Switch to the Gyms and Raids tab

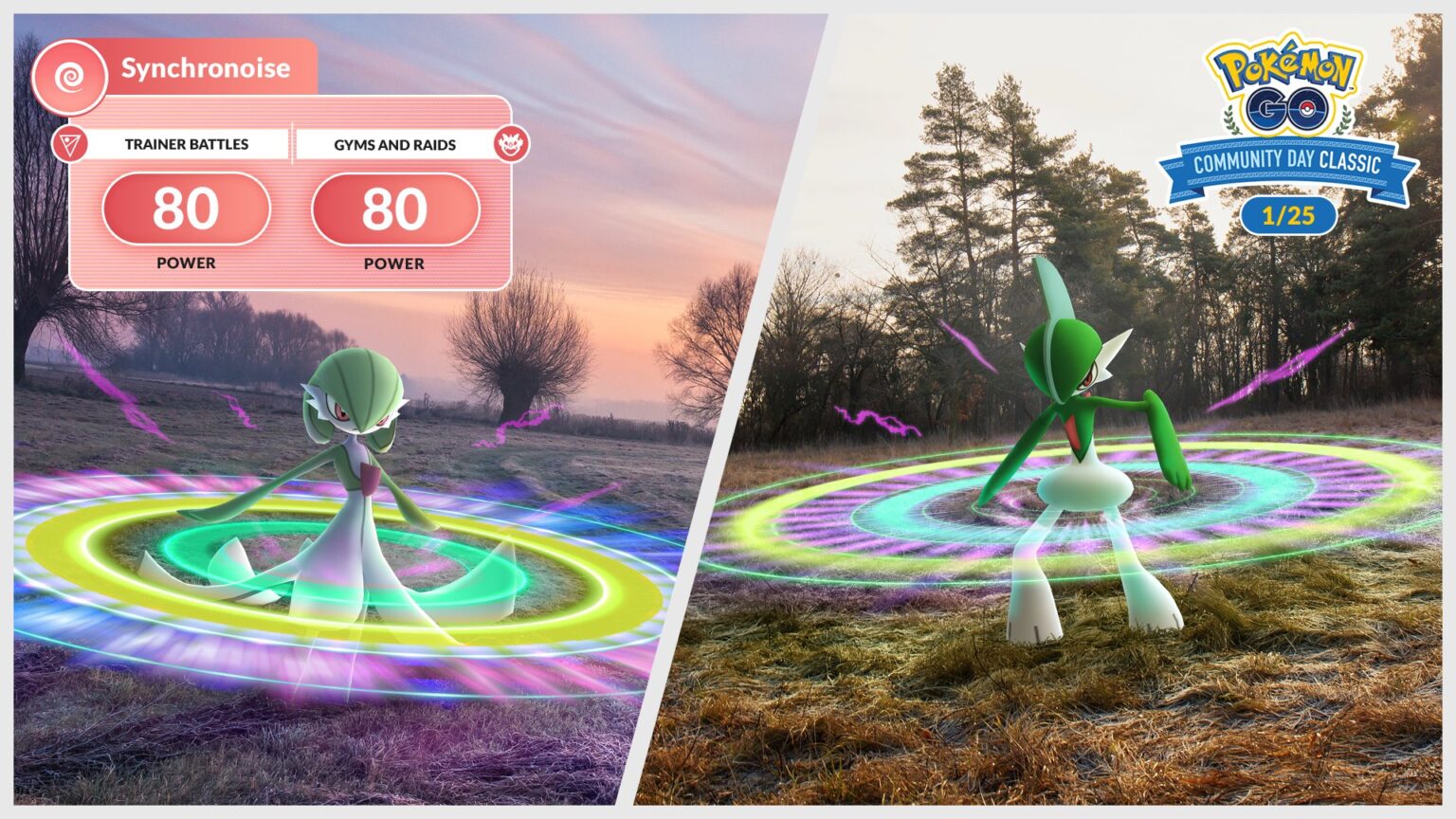pyautogui.click(x=396, y=144)
